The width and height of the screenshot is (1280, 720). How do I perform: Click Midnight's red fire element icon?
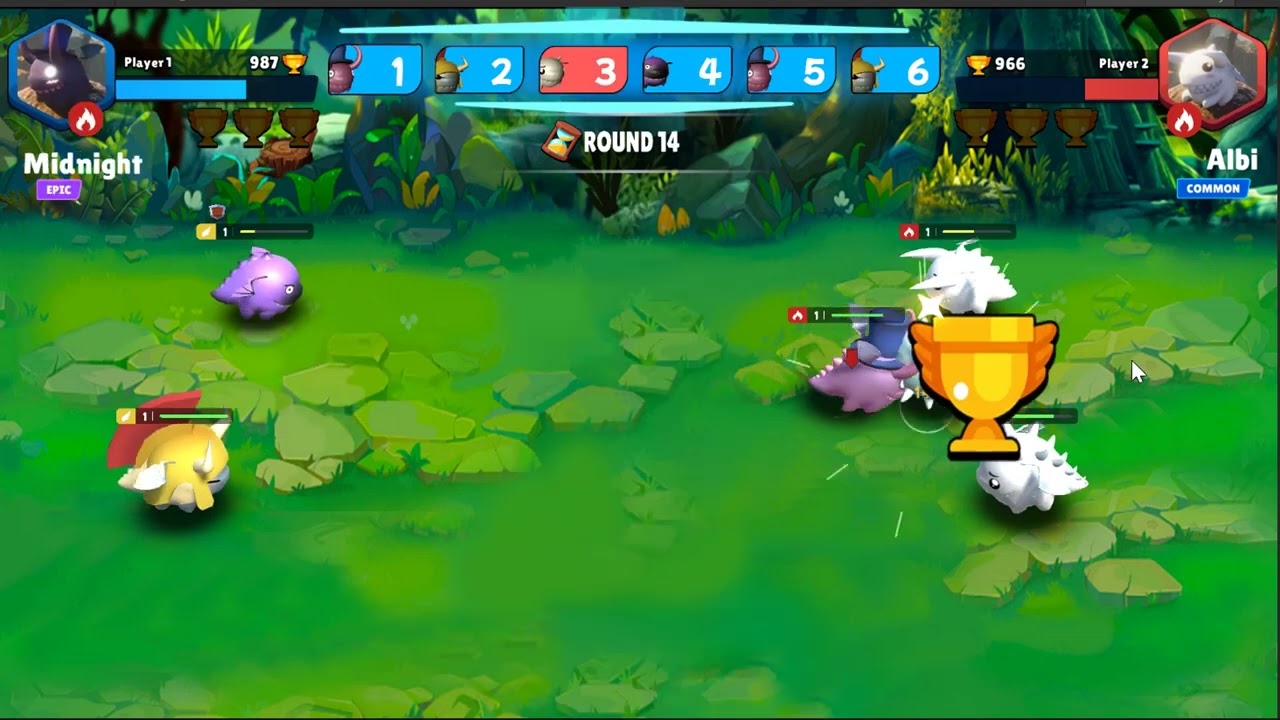(84, 118)
